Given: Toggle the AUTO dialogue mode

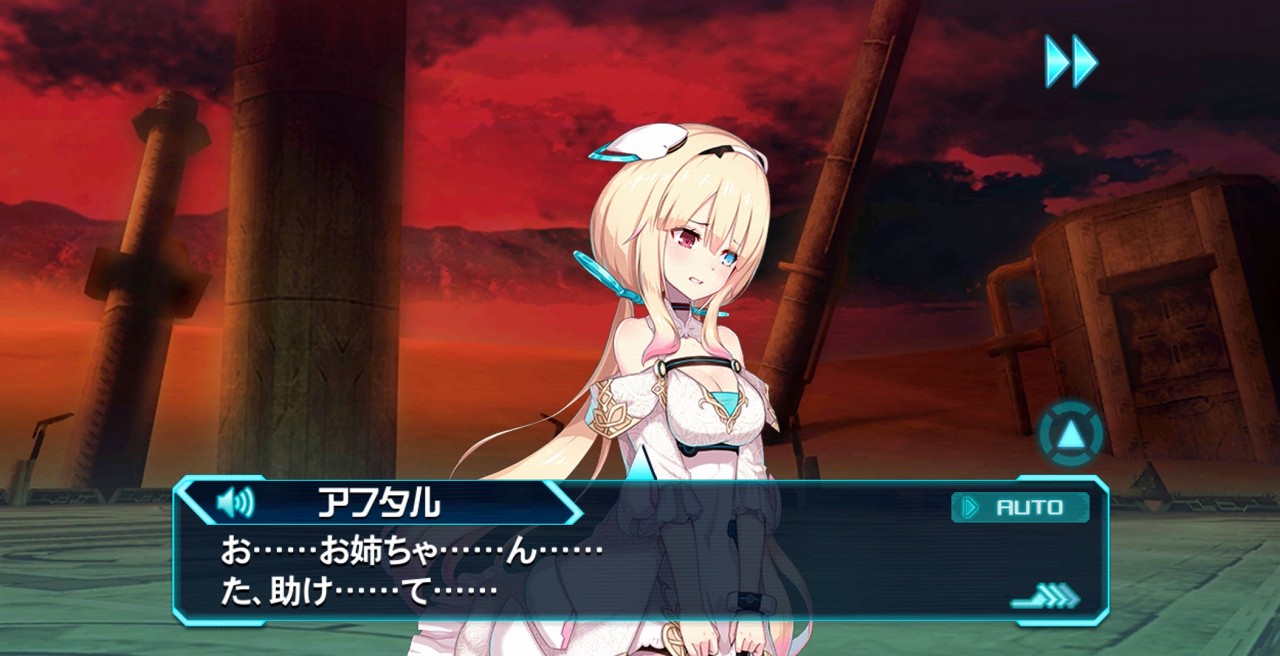Looking at the screenshot, I should [x=1020, y=507].
